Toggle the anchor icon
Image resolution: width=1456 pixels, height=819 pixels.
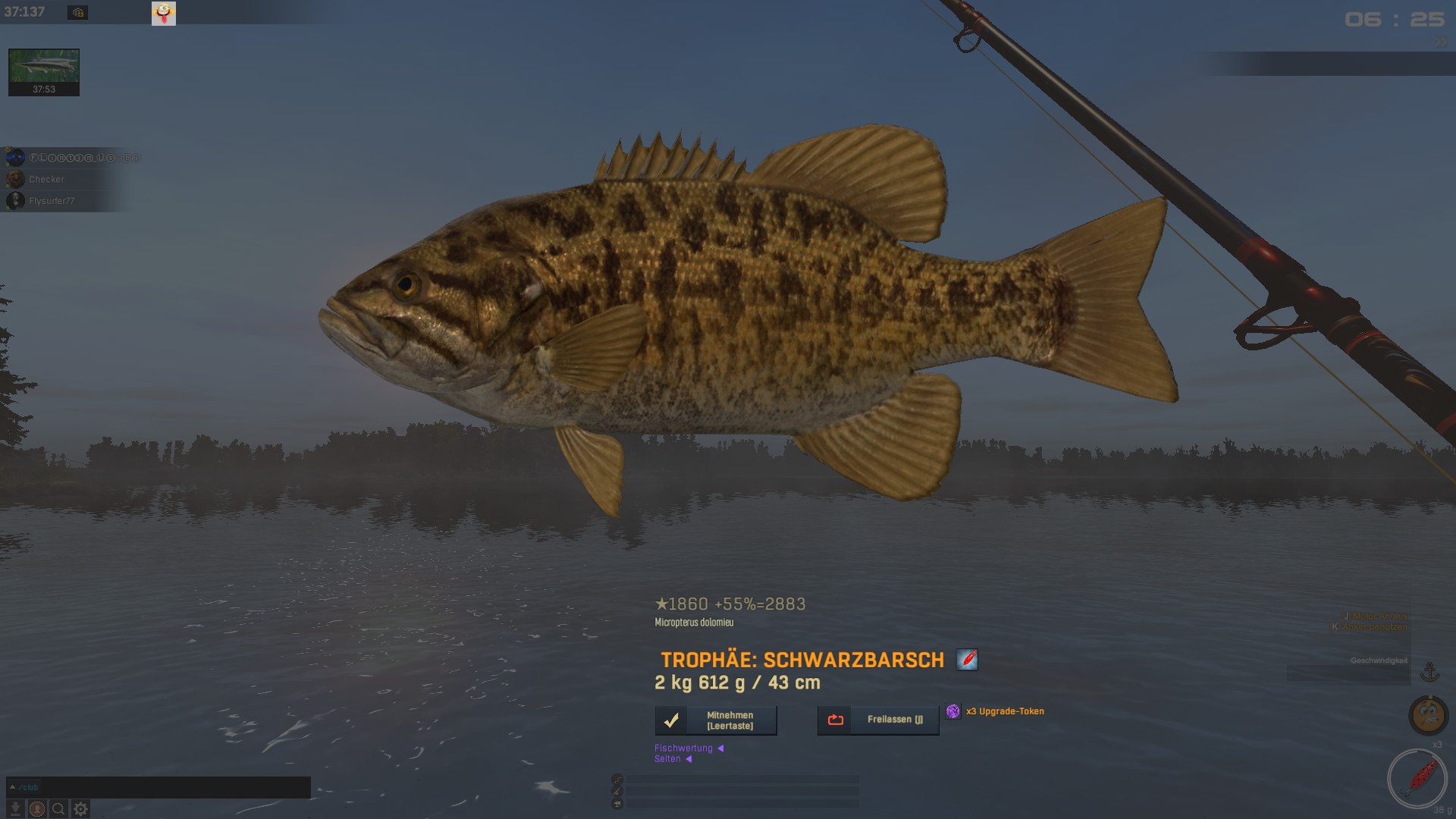pos(1429,672)
